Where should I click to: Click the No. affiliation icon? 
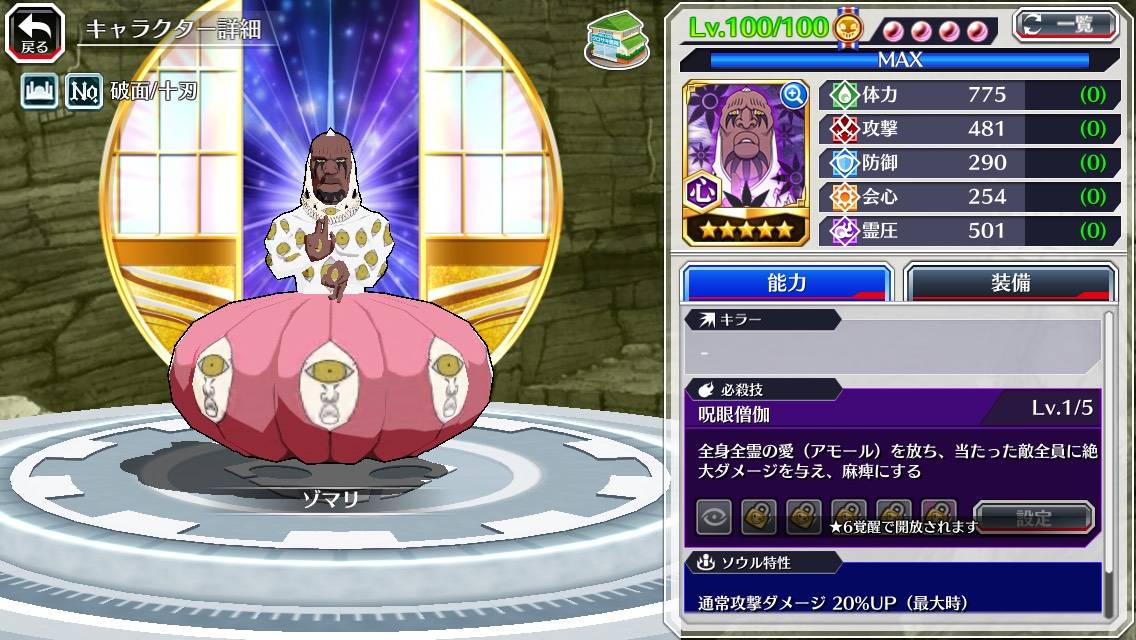tap(84, 93)
